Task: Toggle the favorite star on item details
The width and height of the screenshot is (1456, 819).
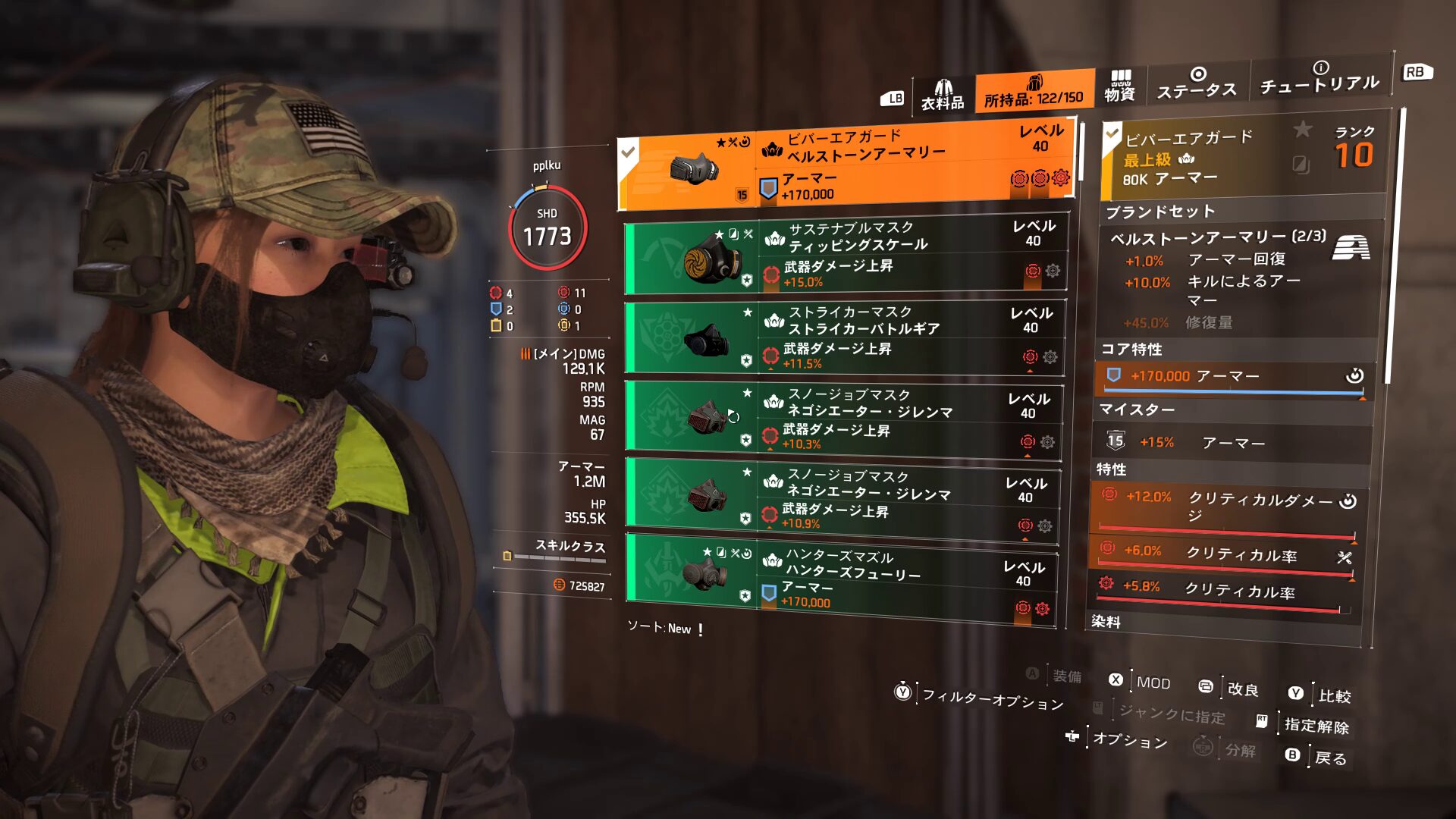Action: (x=1302, y=130)
